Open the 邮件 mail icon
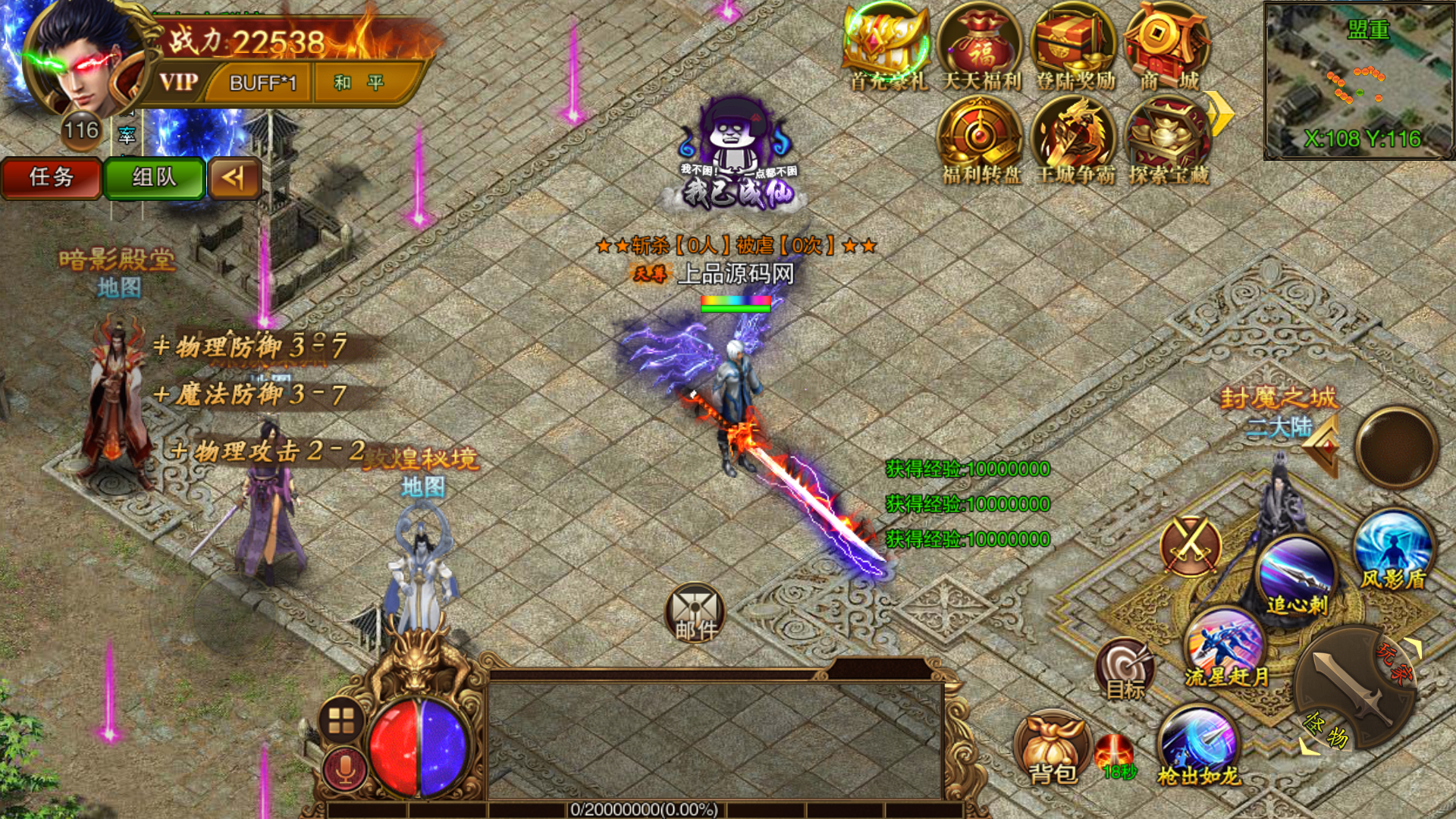1456x819 pixels. pyautogui.click(x=695, y=613)
